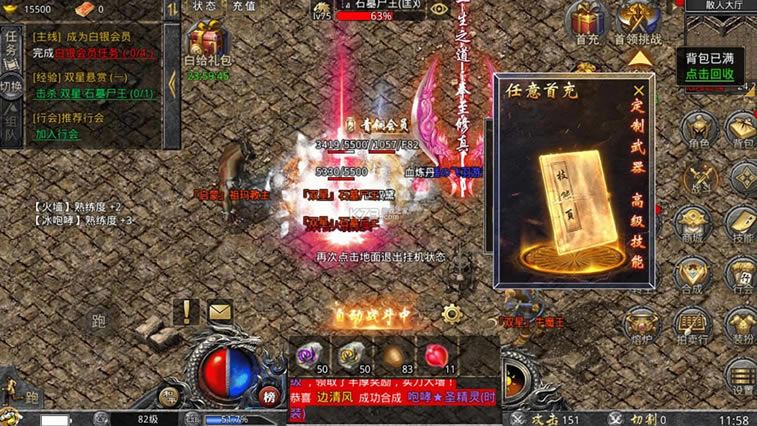Viewport: 757px width, 426px height.
Task: Select the 任务 quest tab
Action: coord(11,44)
